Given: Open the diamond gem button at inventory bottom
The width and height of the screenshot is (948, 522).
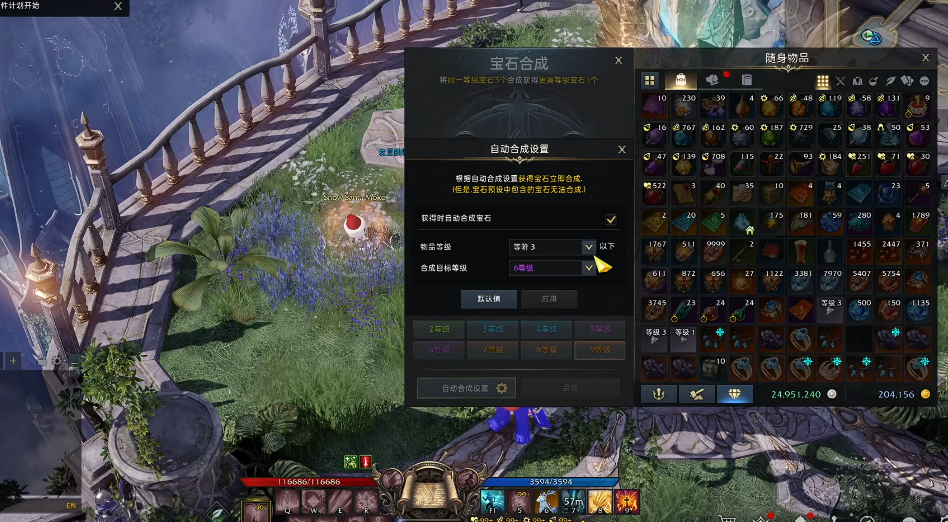Looking at the screenshot, I should click(734, 394).
